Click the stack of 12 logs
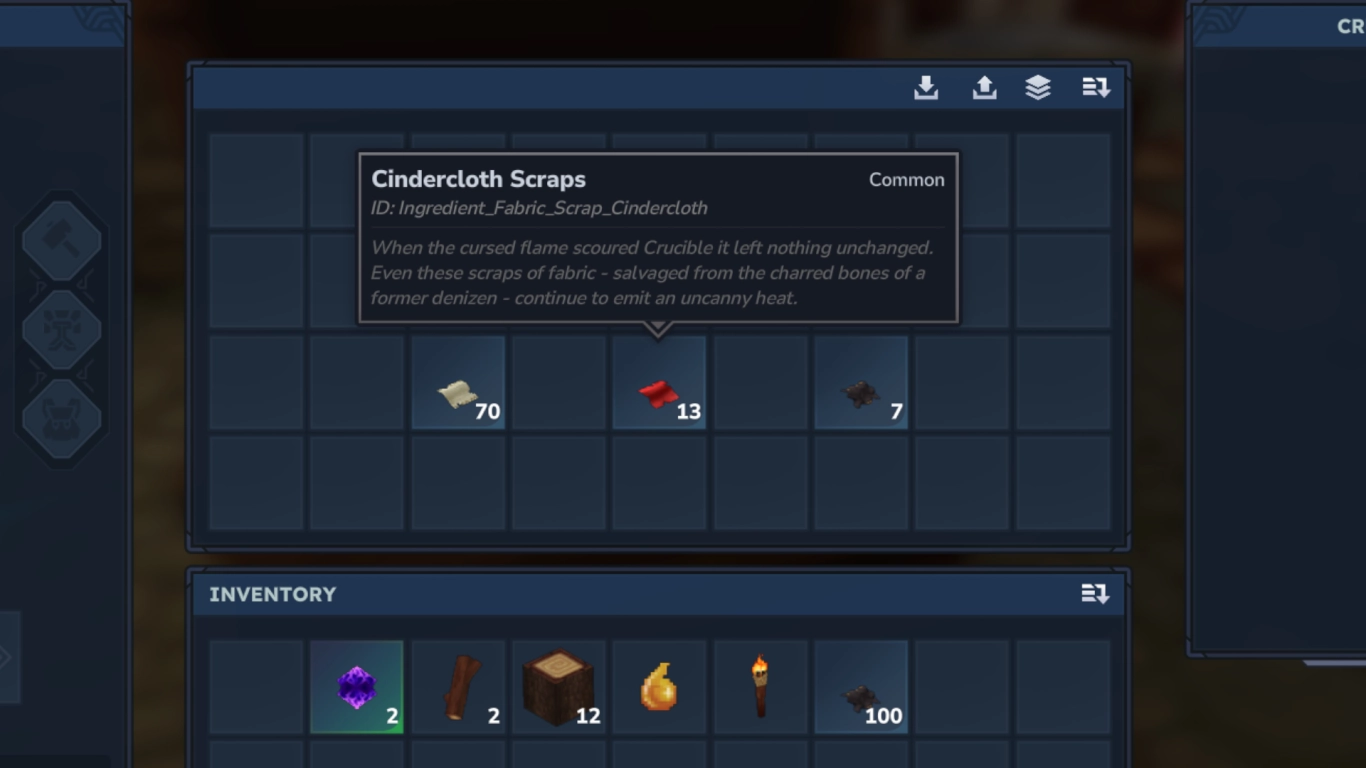Image resolution: width=1366 pixels, height=768 pixels. 557,687
